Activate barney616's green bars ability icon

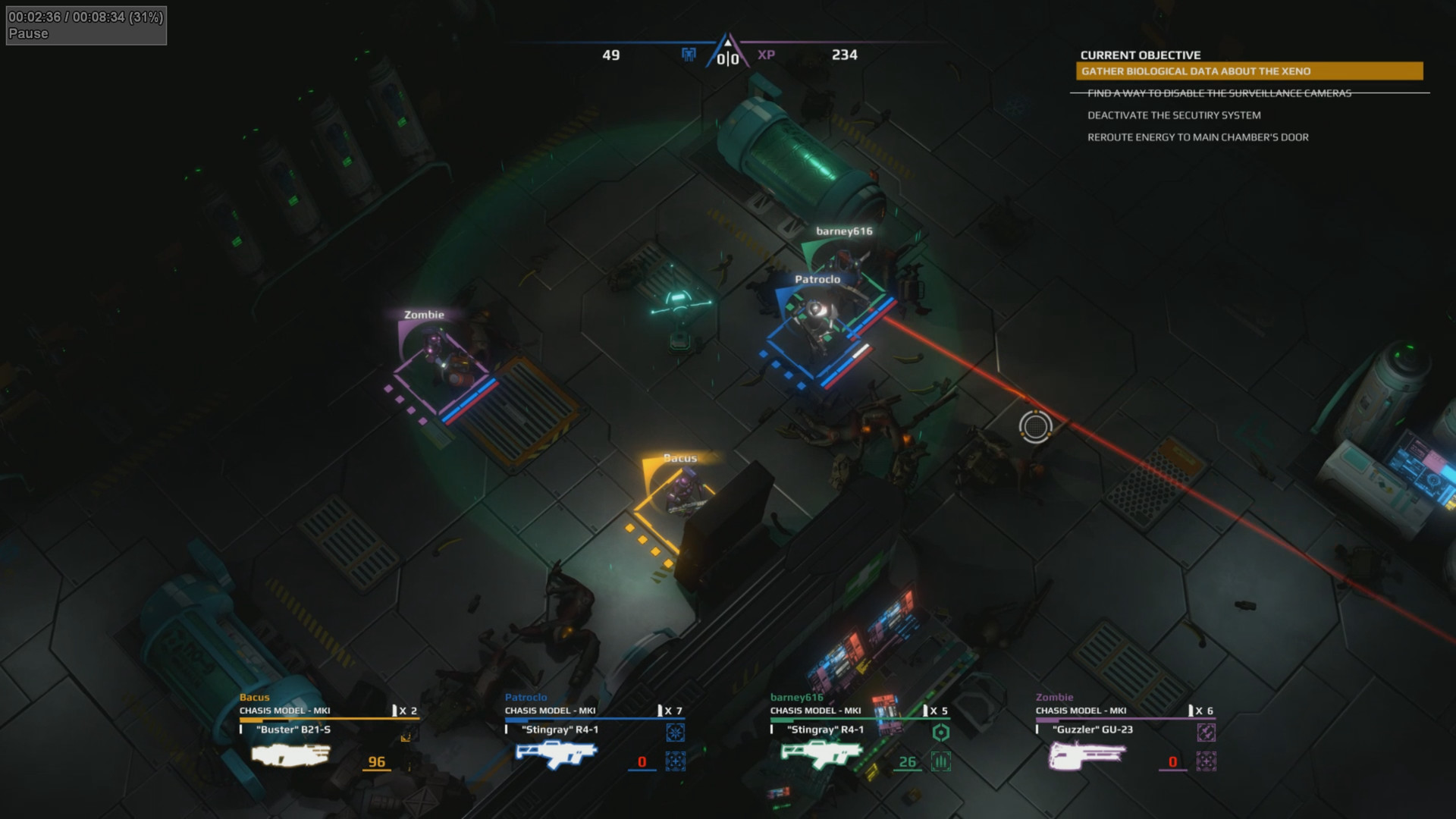click(940, 761)
